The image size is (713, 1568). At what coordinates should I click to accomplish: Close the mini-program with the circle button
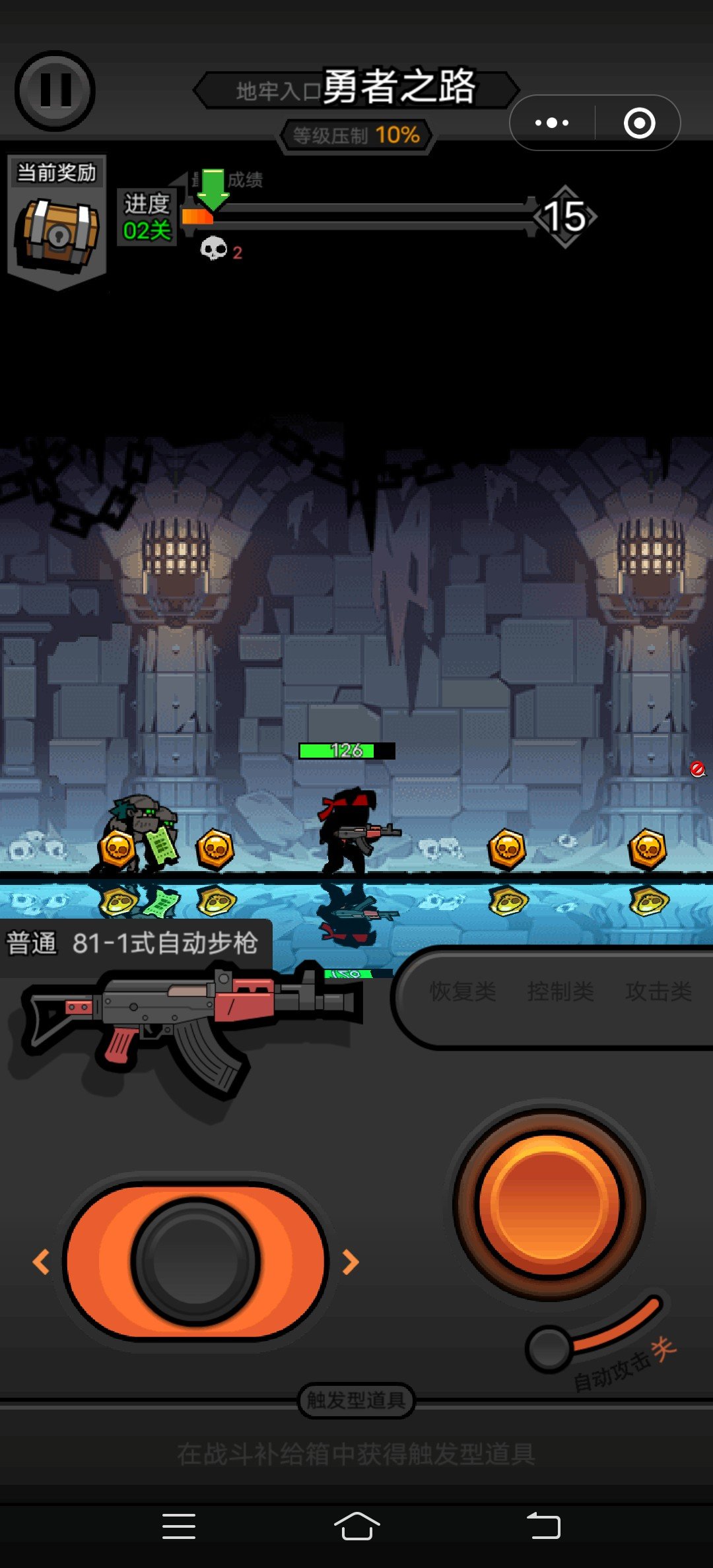click(639, 123)
